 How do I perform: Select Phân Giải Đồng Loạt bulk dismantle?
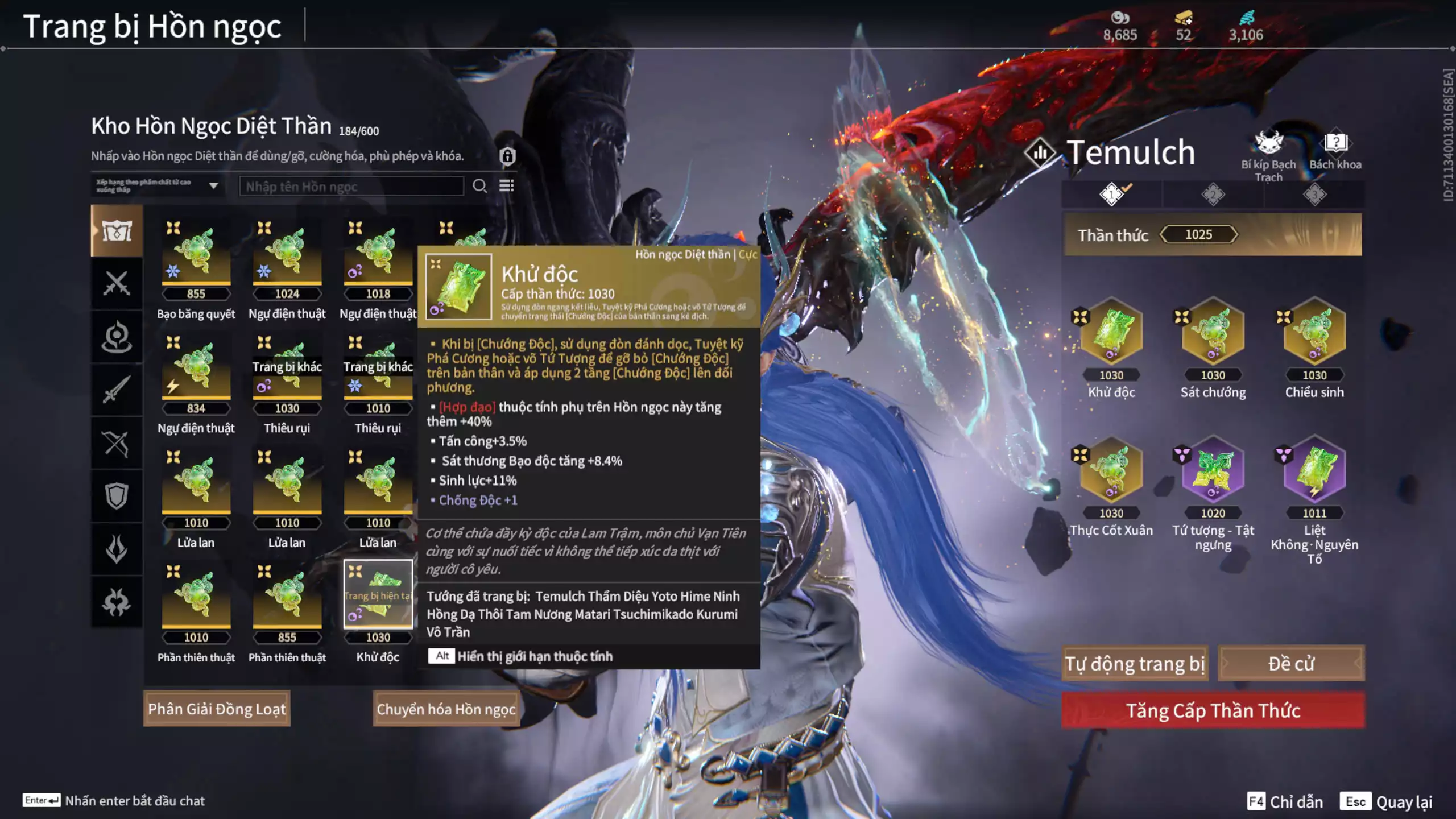(x=217, y=709)
